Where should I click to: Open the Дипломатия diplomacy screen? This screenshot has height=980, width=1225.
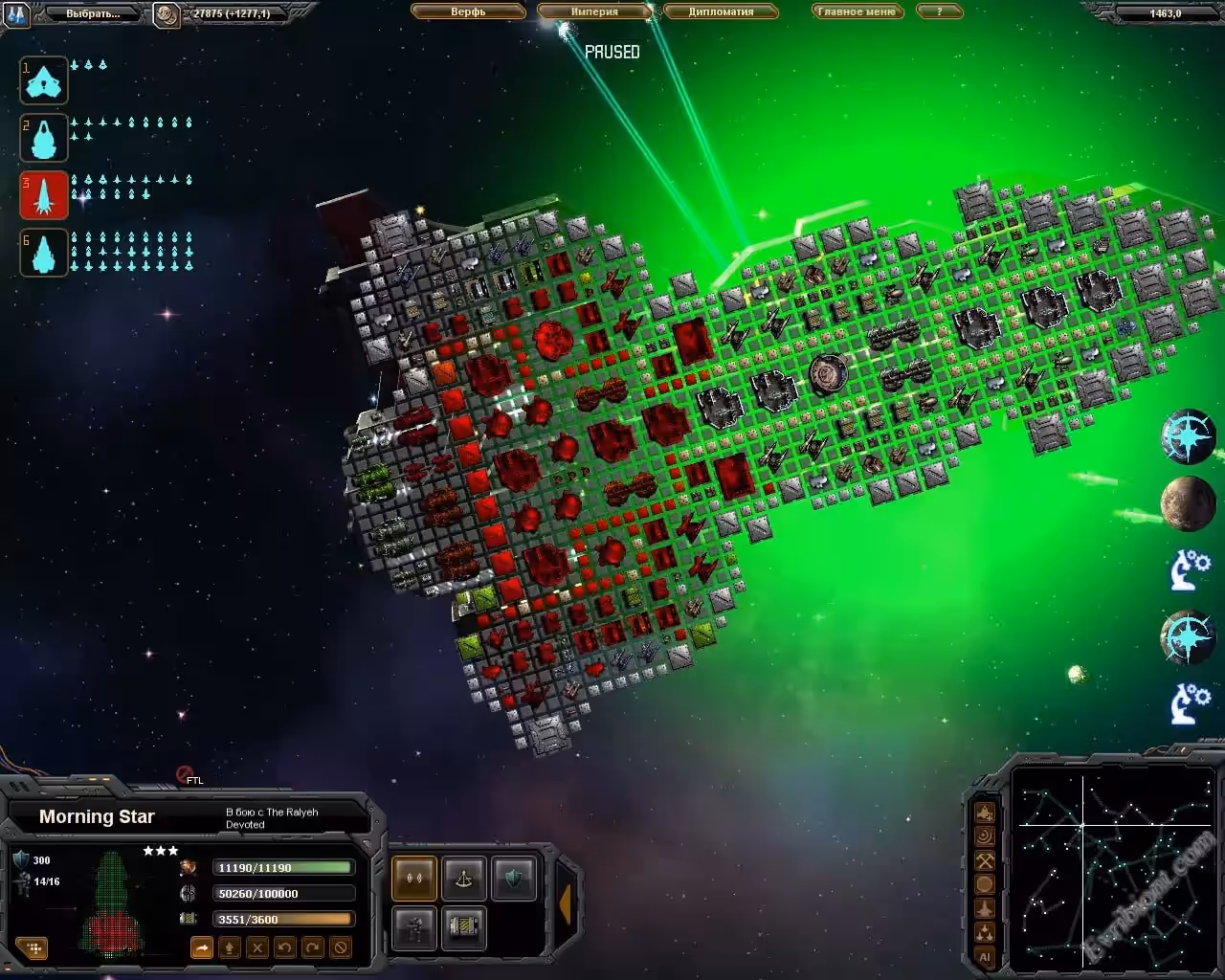pos(721,11)
